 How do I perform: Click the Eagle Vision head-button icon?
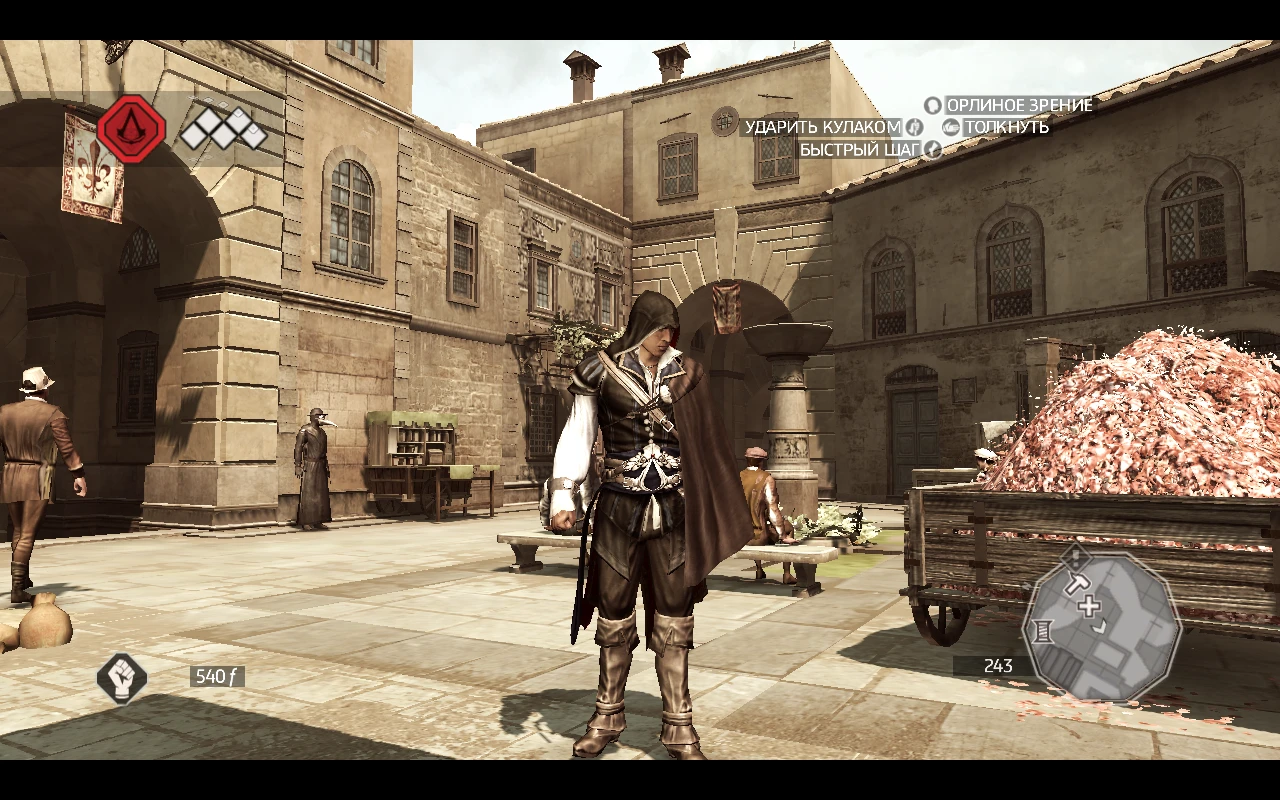tap(934, 105)
